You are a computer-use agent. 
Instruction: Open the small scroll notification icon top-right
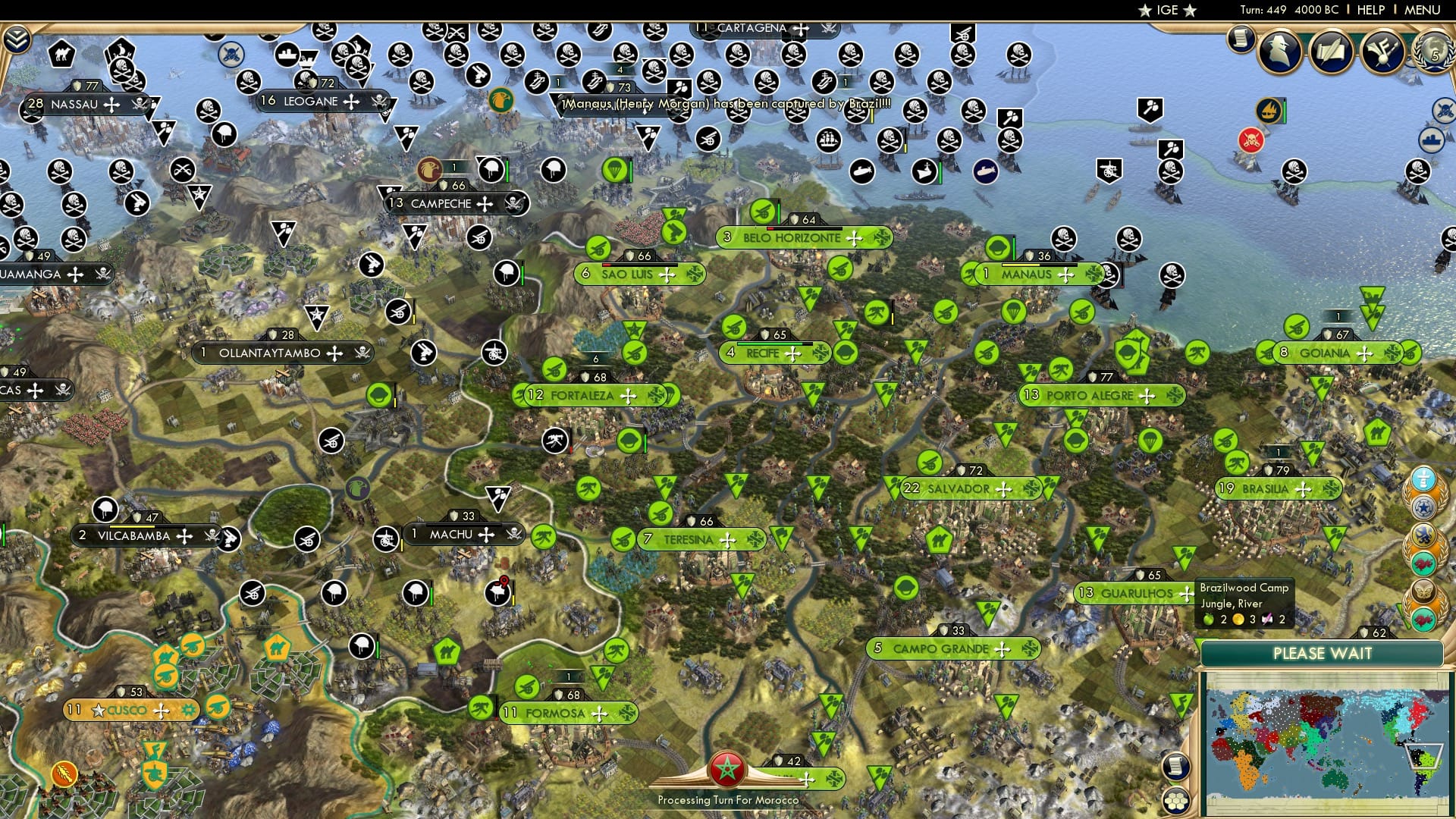(x=1241, y=38)
